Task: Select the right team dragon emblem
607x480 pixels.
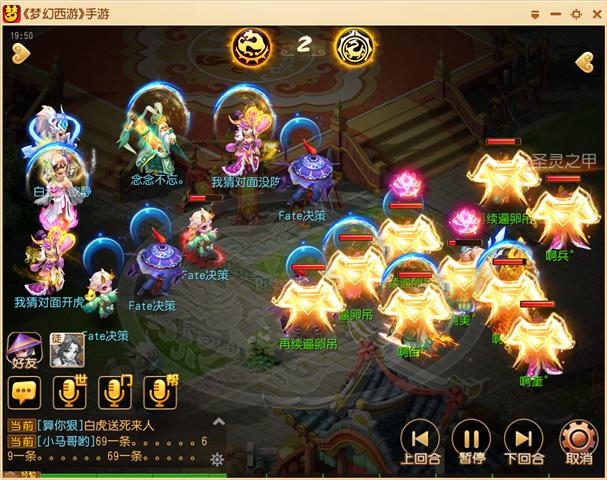Action: pyautogui.click(x=352, y=45)
